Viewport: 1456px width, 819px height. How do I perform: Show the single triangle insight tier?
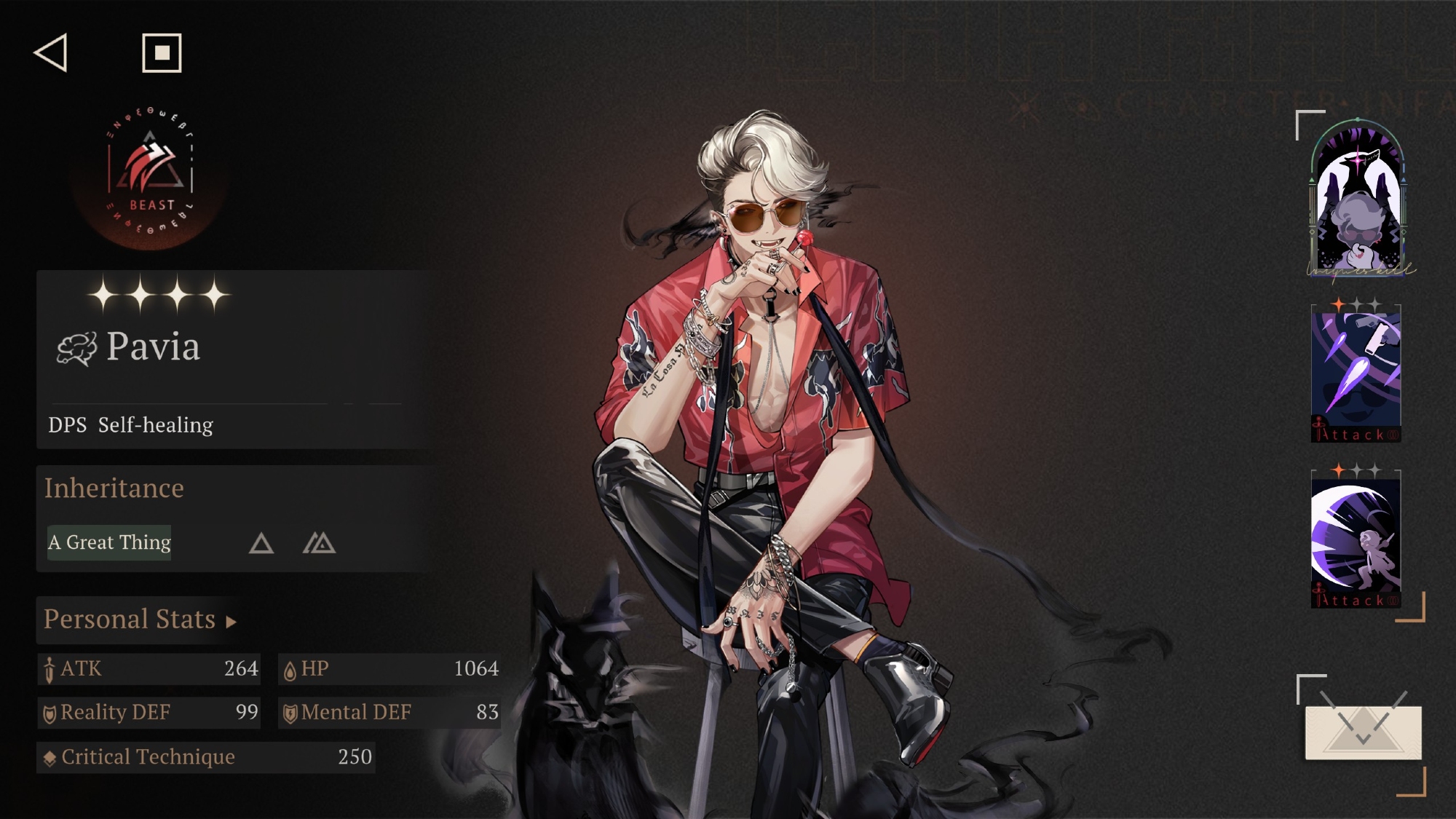pos(261,543)
